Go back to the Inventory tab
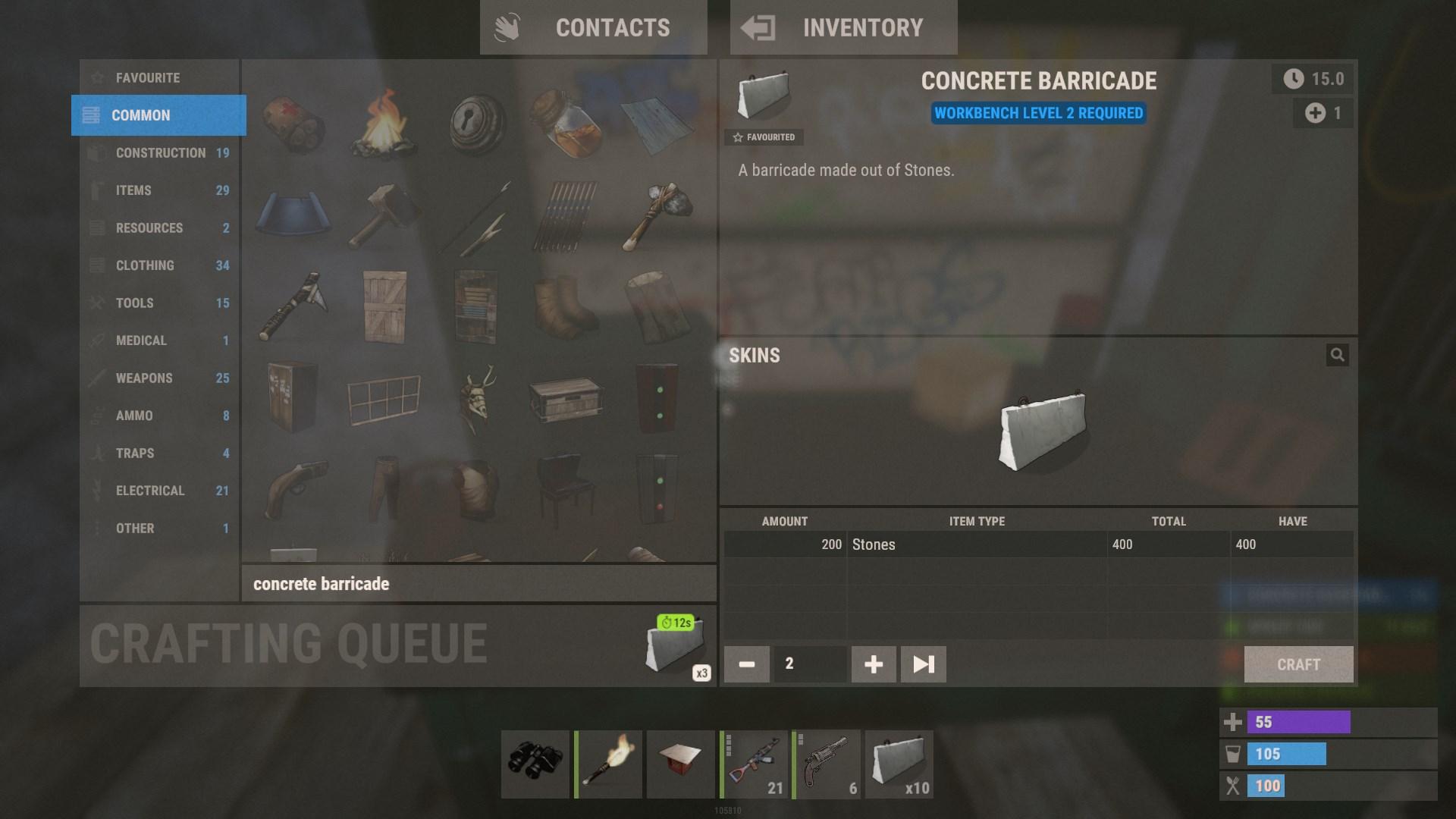 pos(843,27)
